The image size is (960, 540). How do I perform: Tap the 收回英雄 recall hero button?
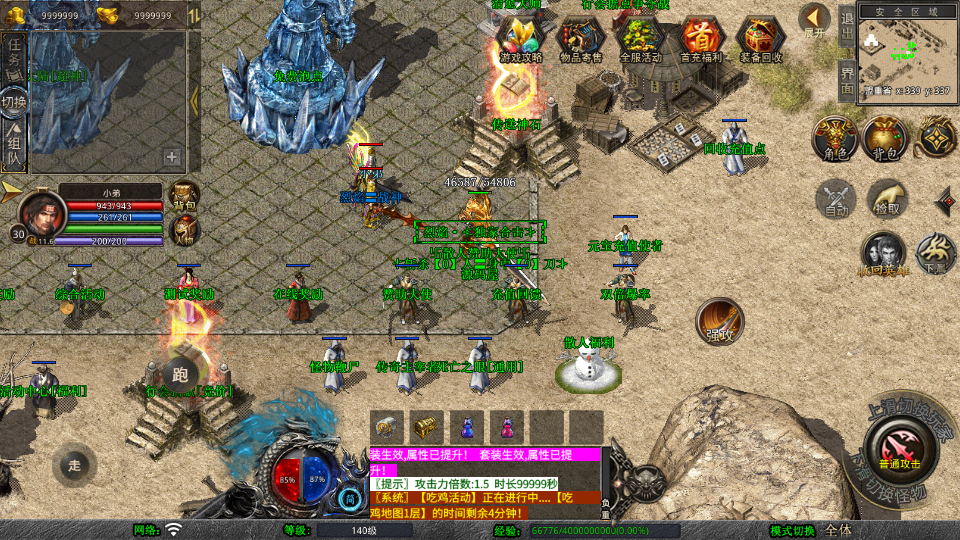tap(884, 254)
